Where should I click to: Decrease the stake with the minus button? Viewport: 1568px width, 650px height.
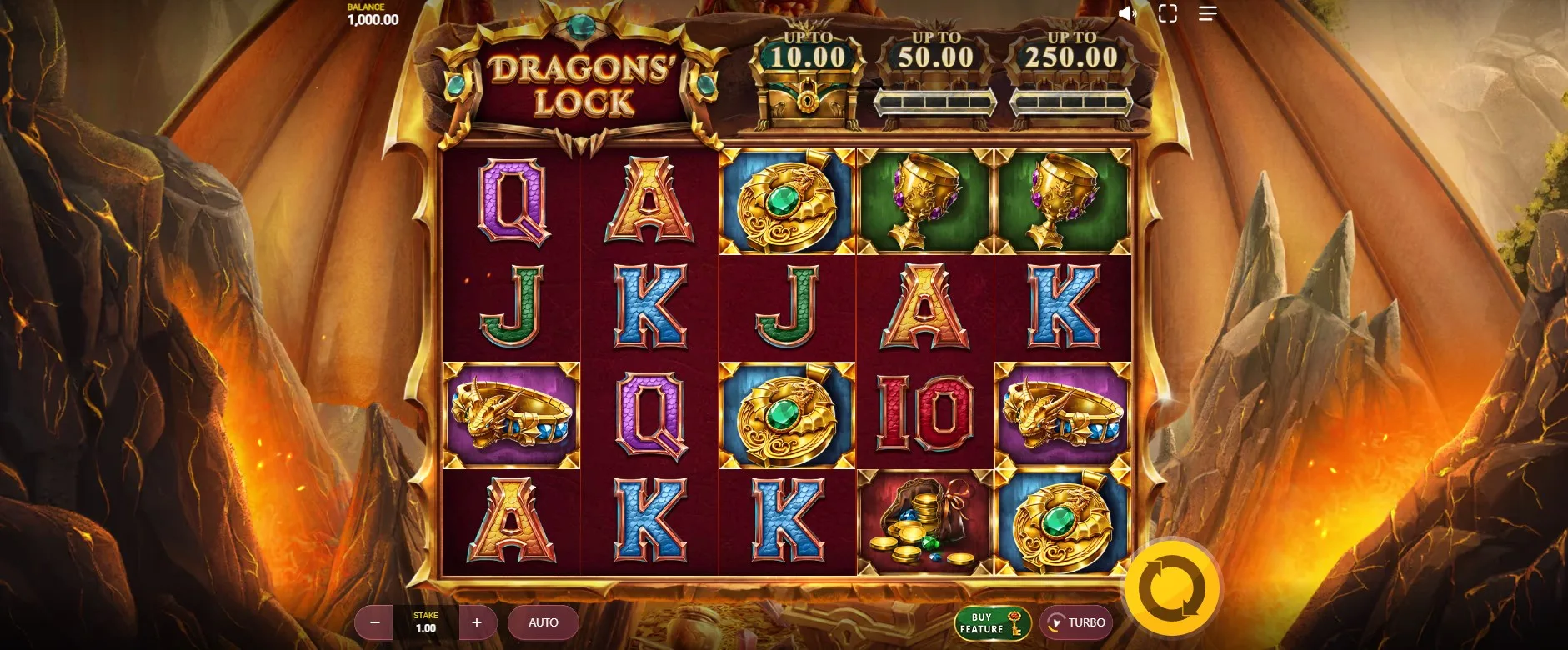pos(375,622)
